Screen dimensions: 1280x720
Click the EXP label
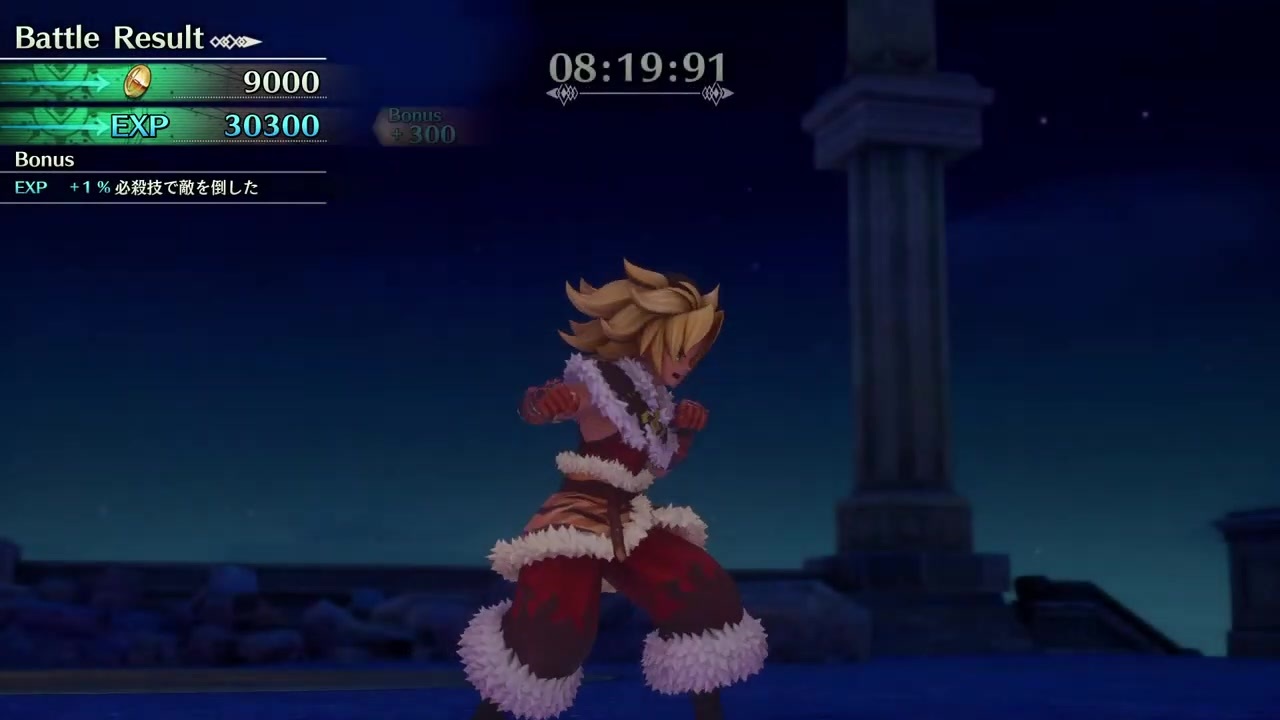pos(139,125)
